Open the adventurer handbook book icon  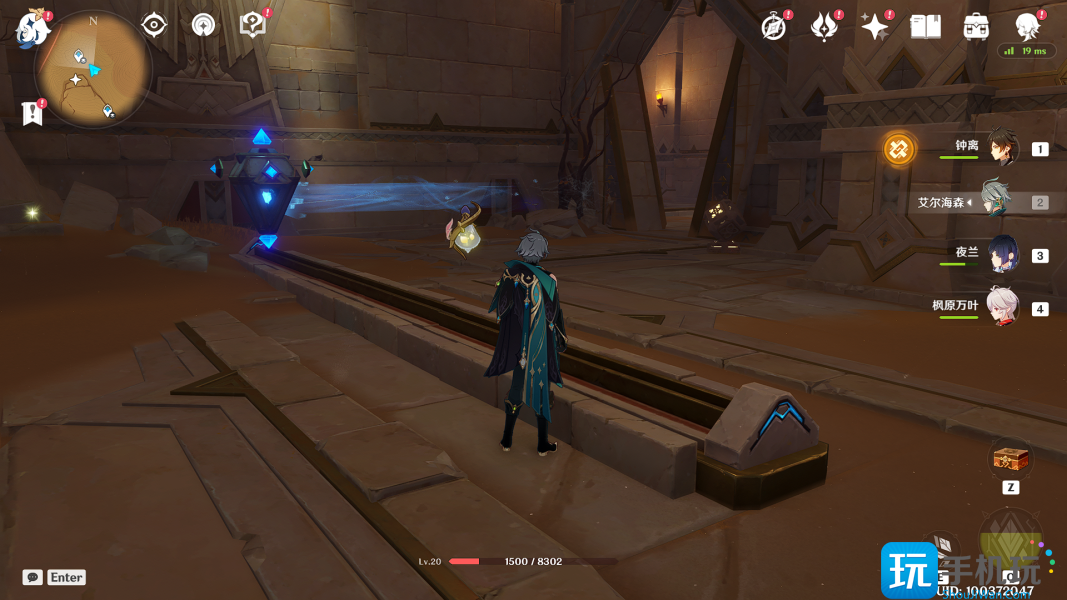(x=926, y=27)
